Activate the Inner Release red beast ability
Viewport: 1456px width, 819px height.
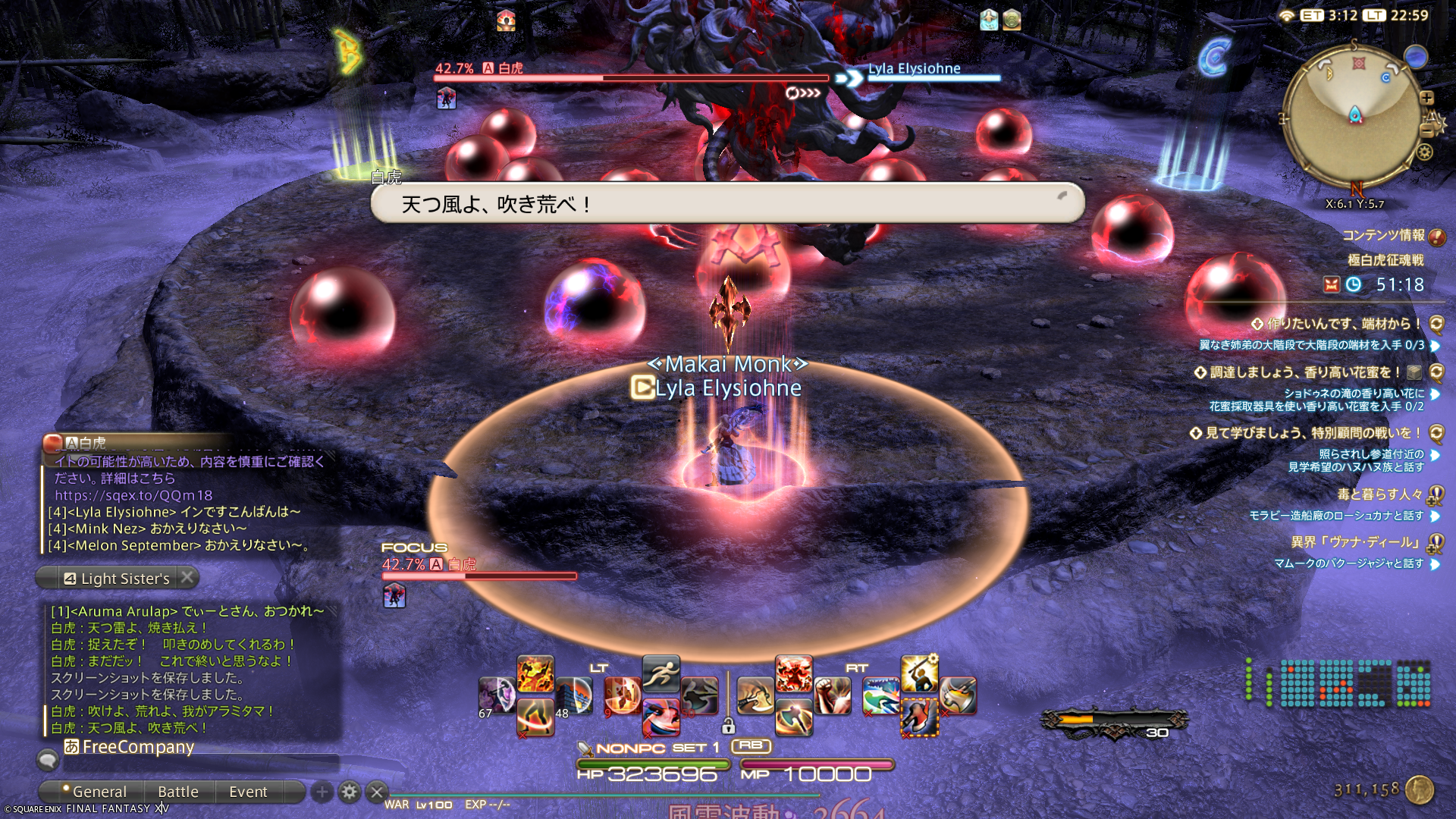click(794, 673)
